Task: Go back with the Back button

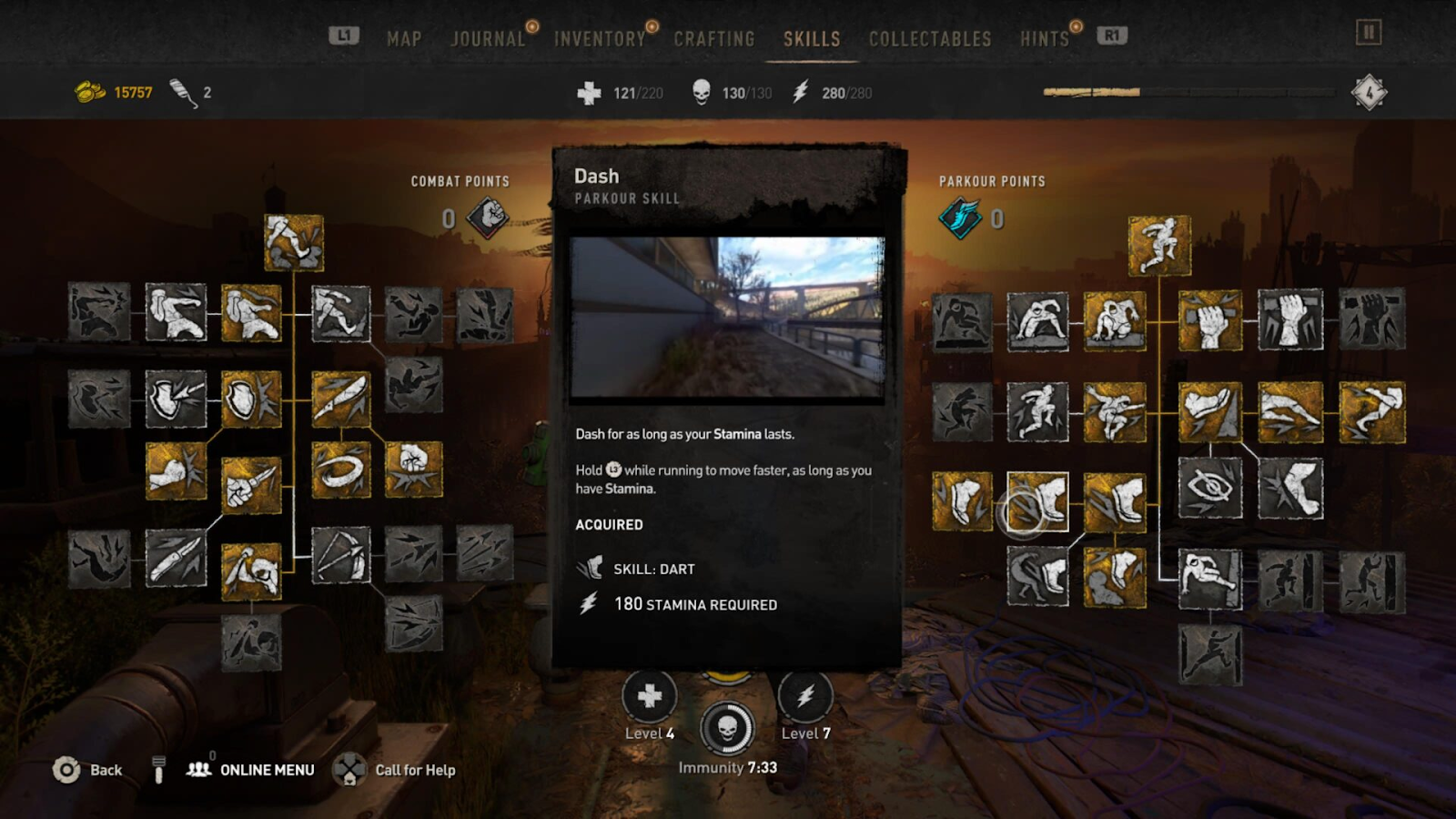Action: 88,770
